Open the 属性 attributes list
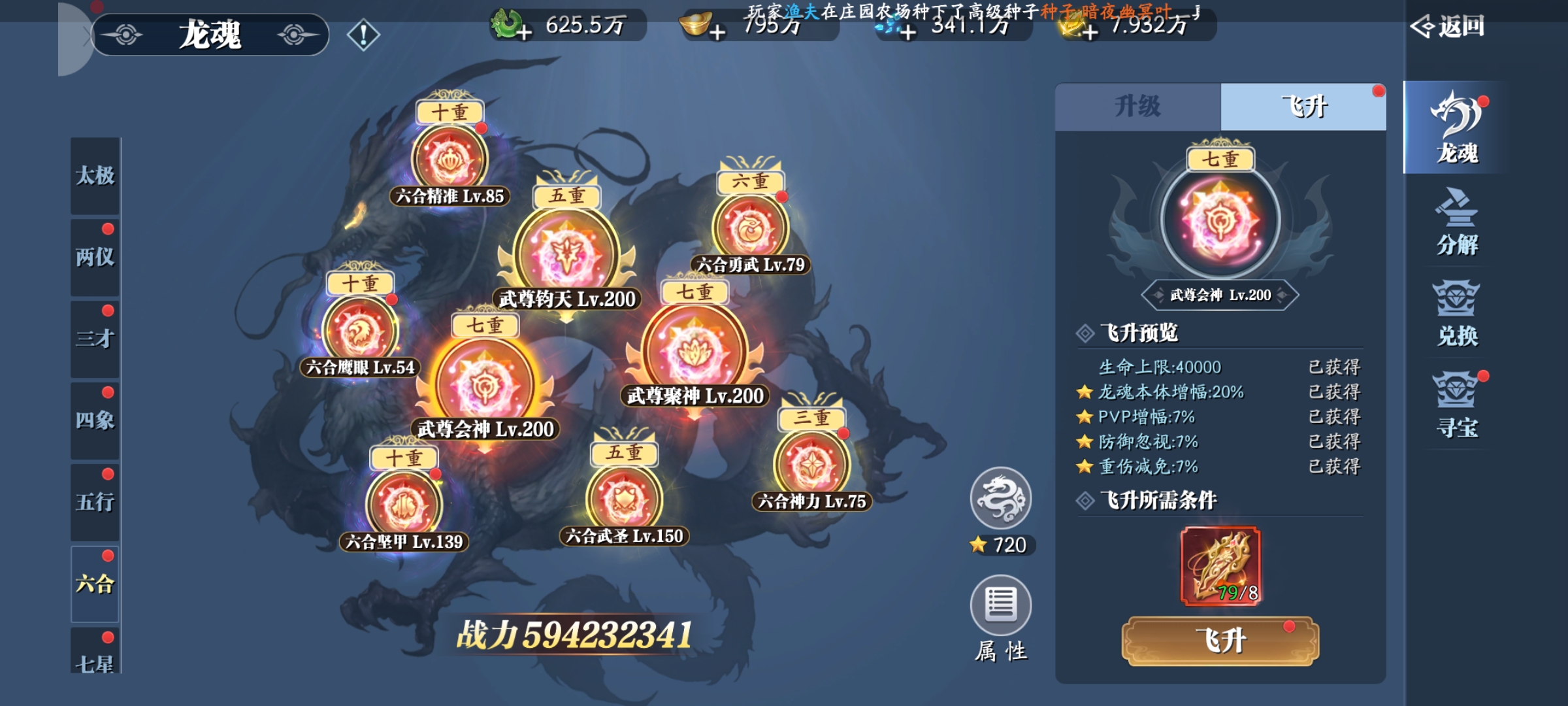 [1000, 607]
